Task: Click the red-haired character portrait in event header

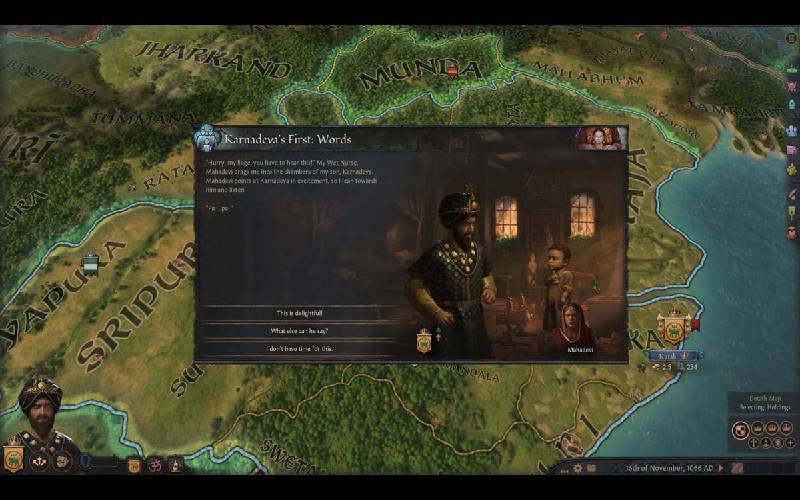Action: (x=601, y=138)
